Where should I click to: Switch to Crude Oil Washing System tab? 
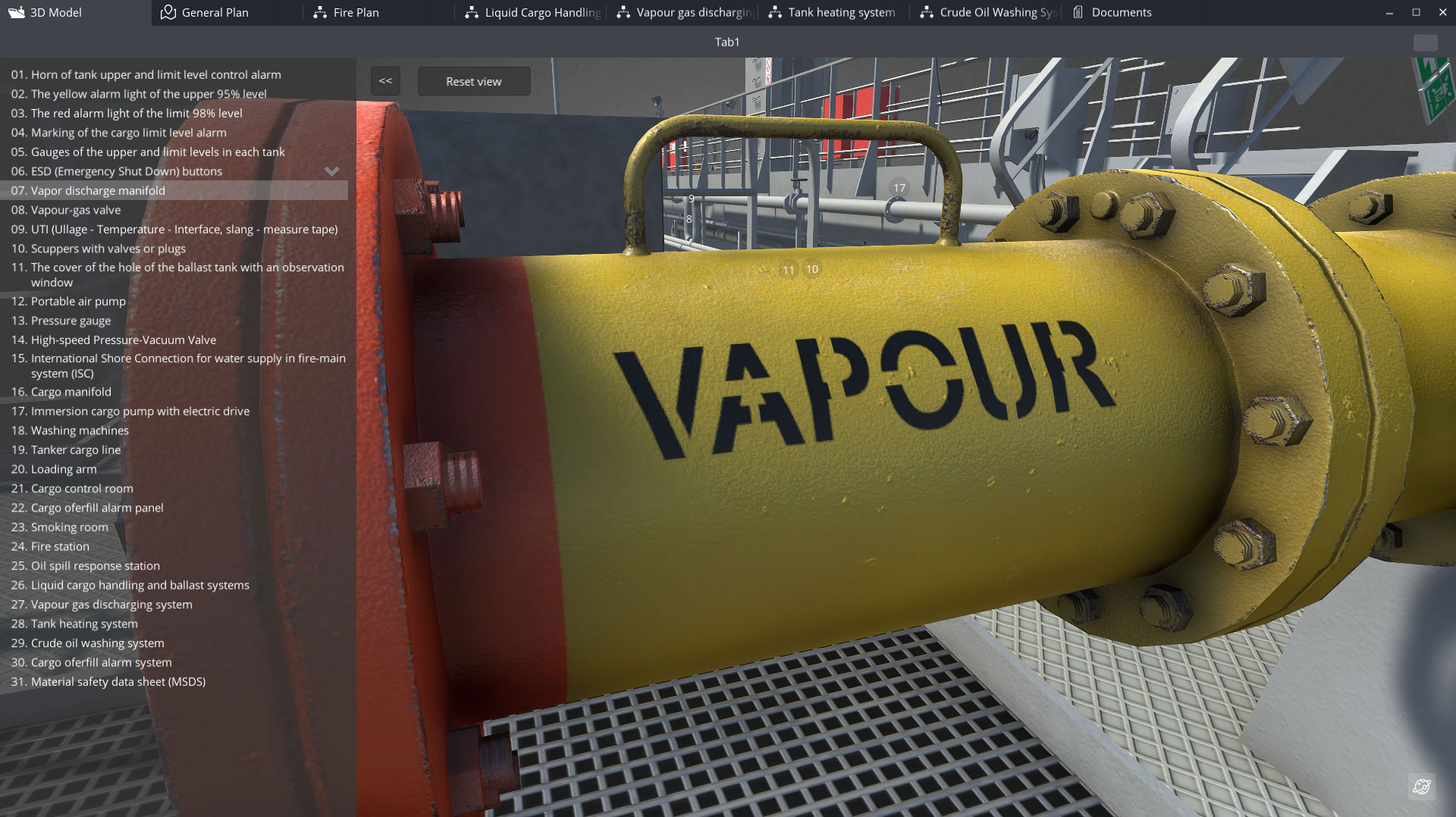996,13
